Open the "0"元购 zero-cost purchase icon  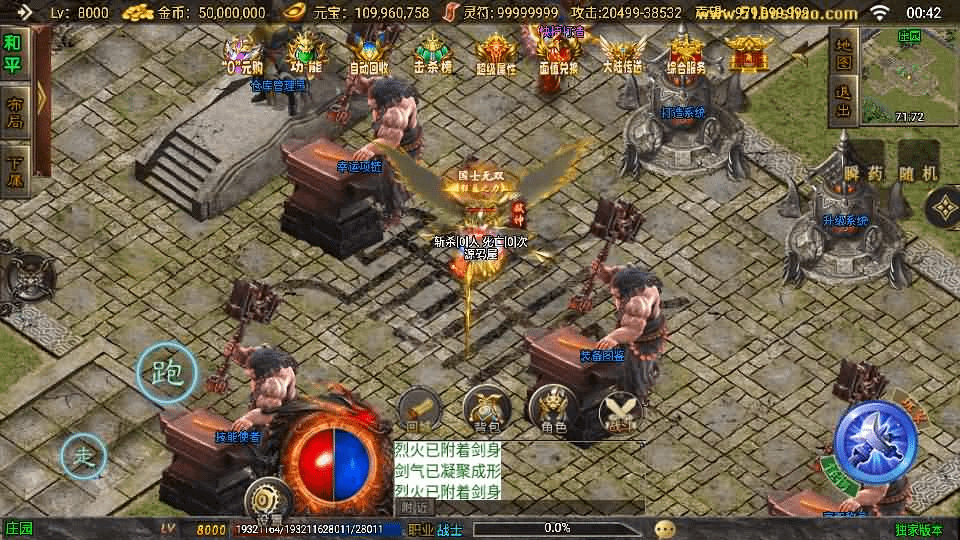coord(241,53)
